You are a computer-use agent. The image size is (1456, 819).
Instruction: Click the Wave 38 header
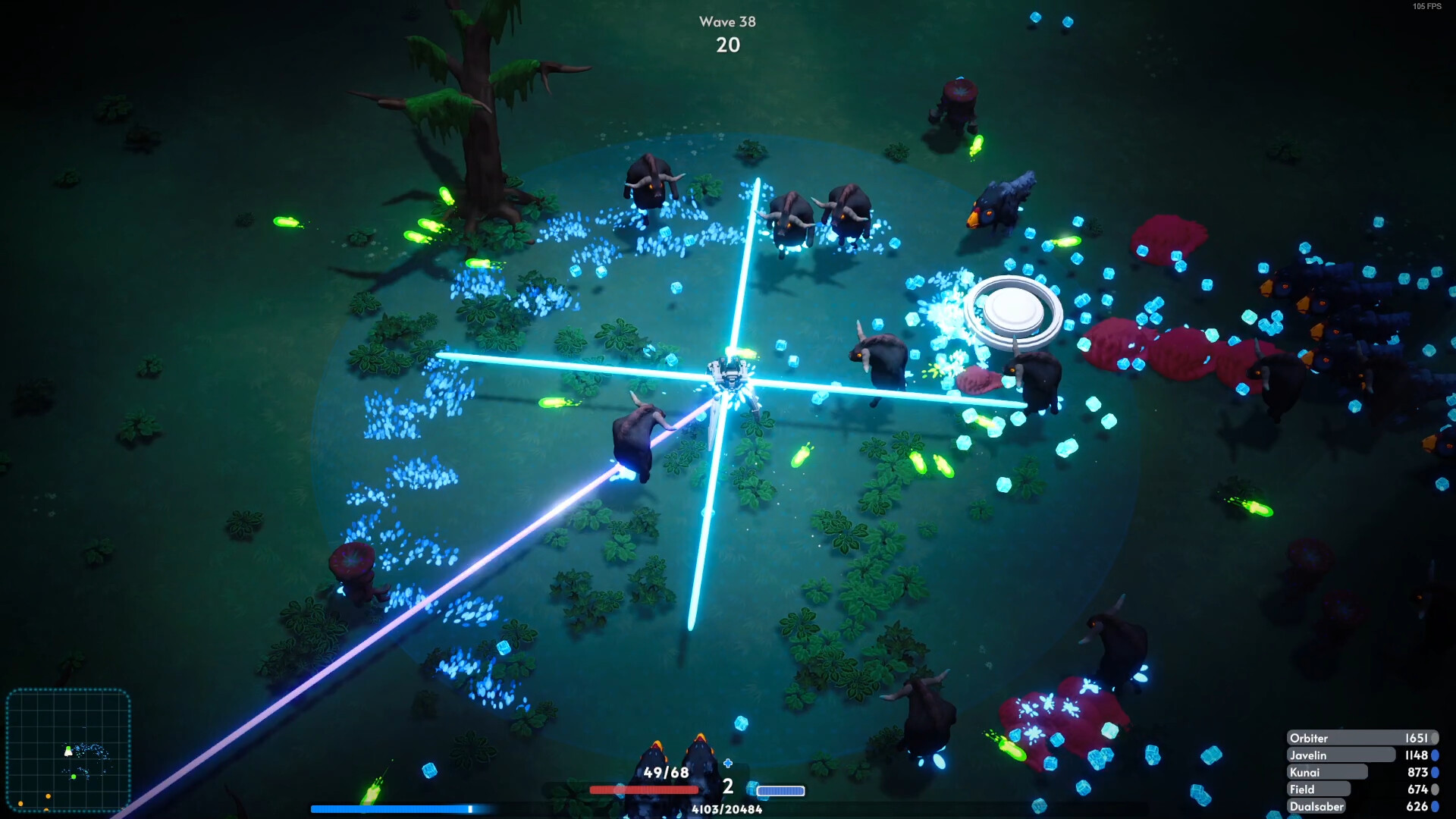727,22
